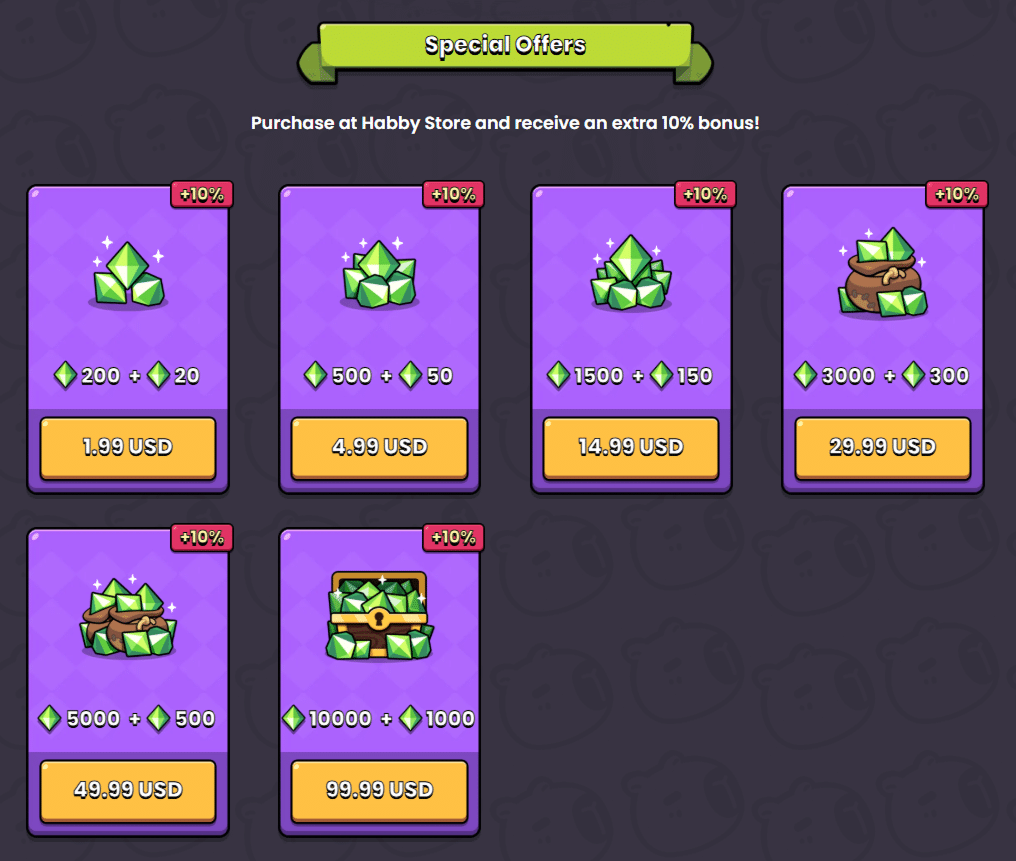Choose the 29.99 USD gem bundle
The image size is (1016, 861).
click(x=882, y=447)
